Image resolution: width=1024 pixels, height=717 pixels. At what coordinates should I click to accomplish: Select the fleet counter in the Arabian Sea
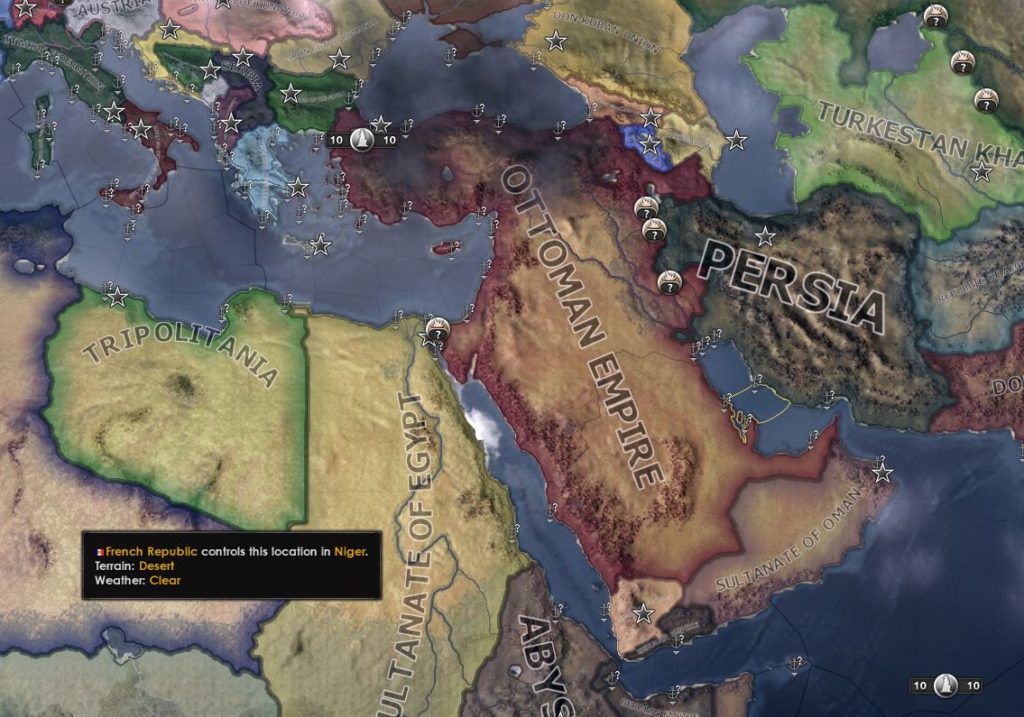(945, 686)
